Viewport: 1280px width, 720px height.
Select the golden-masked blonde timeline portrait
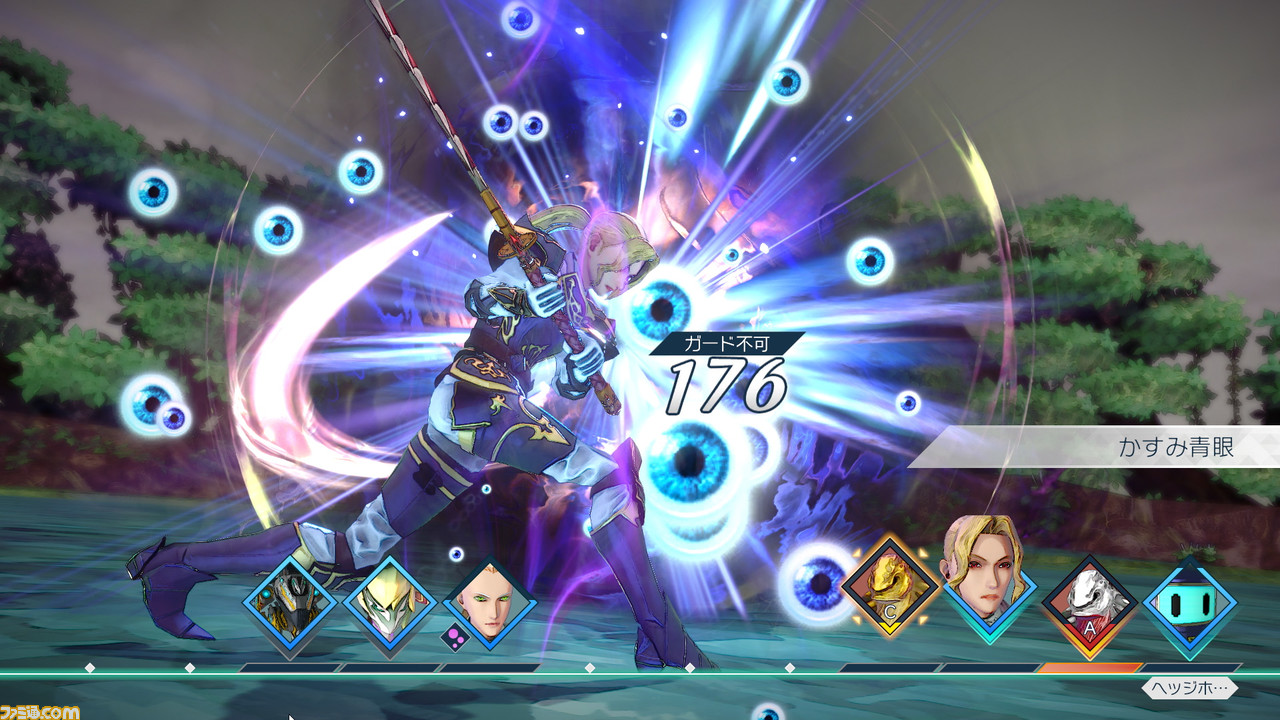point(389,604)
